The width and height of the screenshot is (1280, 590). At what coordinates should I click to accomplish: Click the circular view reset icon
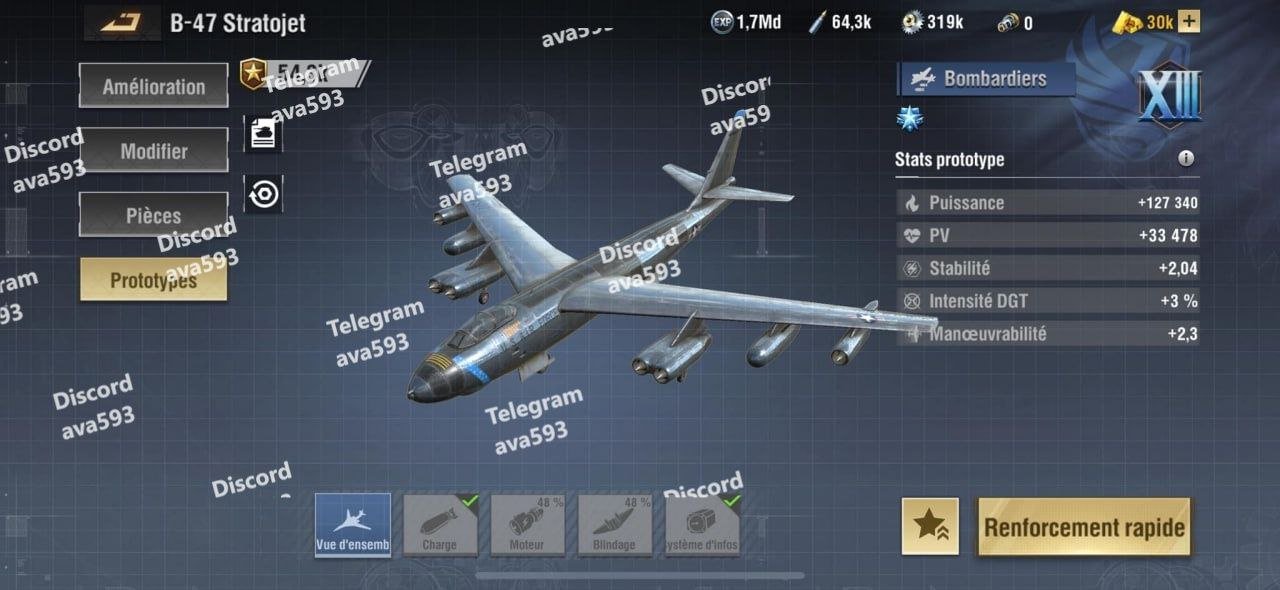click(263, 194)
